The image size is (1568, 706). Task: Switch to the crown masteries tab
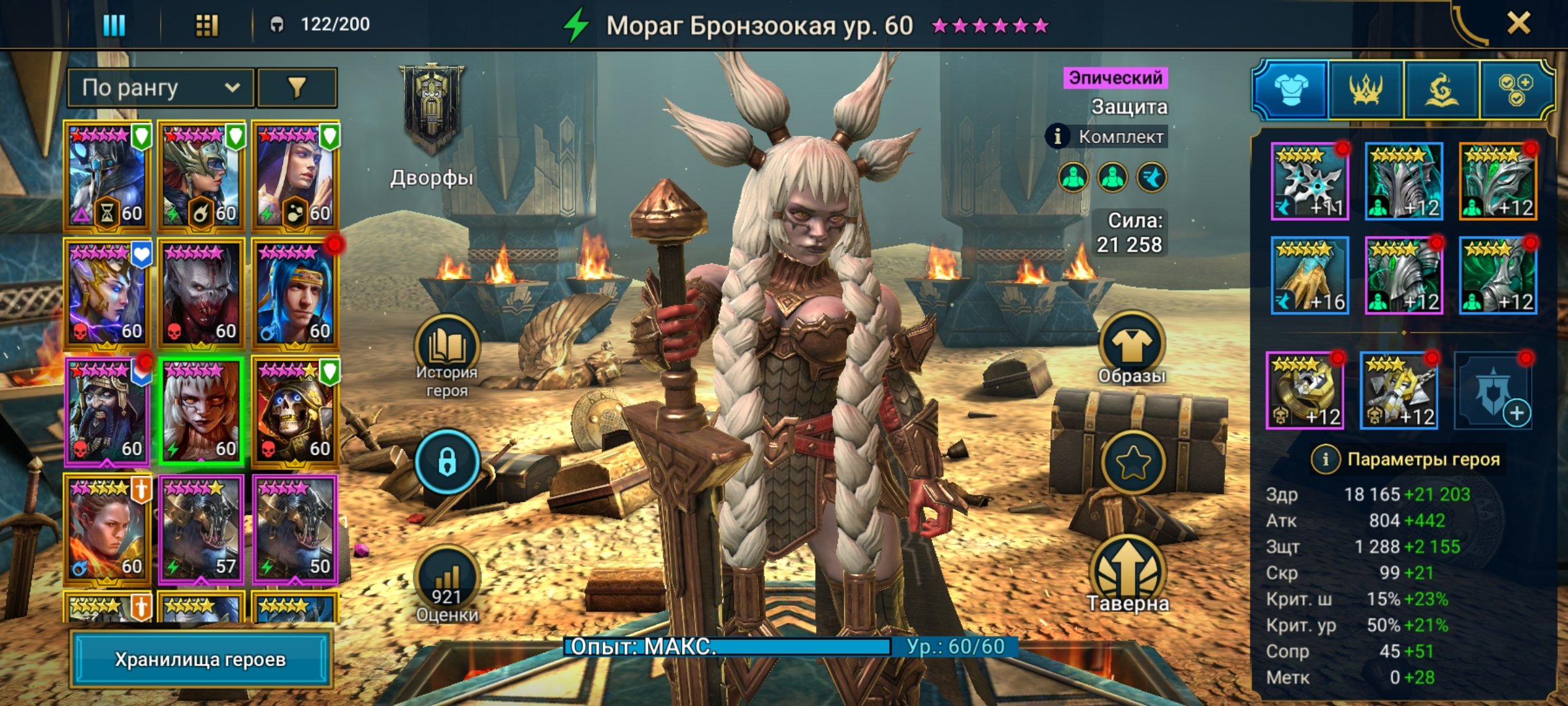point(1366,90)
